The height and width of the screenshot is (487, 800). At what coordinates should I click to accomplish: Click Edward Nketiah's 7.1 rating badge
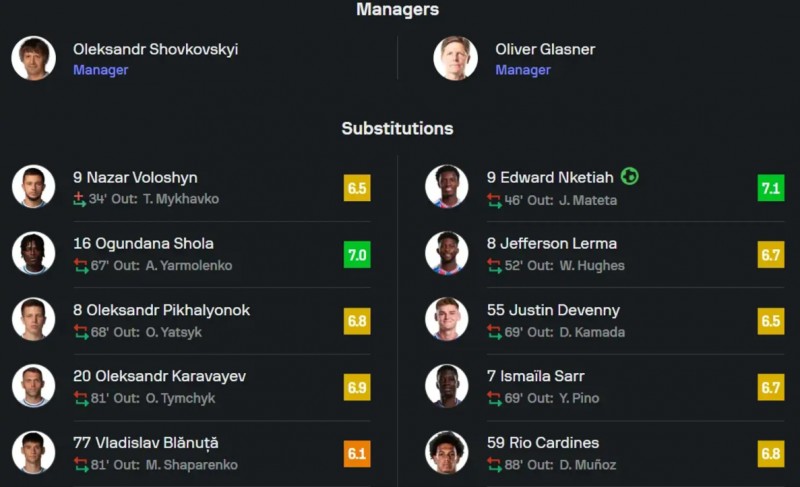770,187
